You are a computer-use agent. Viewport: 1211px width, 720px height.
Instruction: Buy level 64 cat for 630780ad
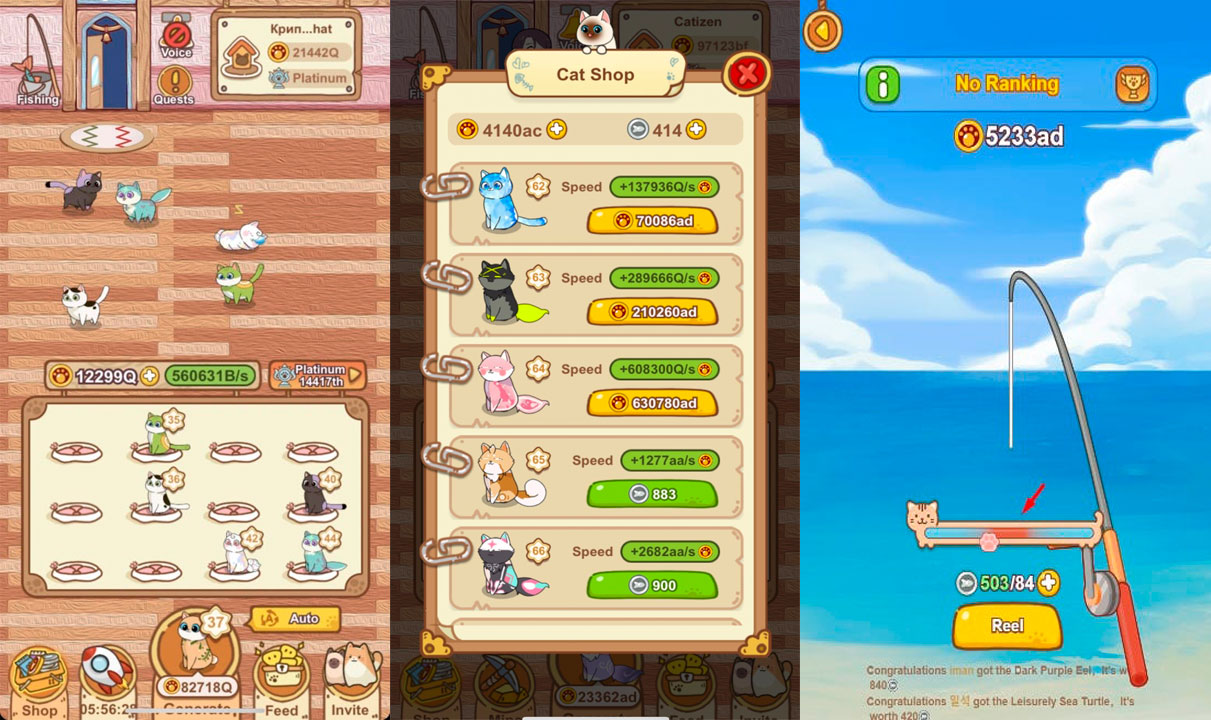tap(652, 403)
